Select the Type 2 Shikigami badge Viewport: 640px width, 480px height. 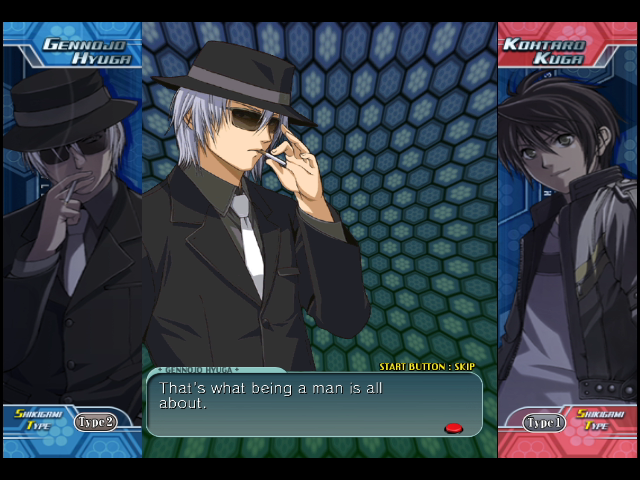pos(95,422)
